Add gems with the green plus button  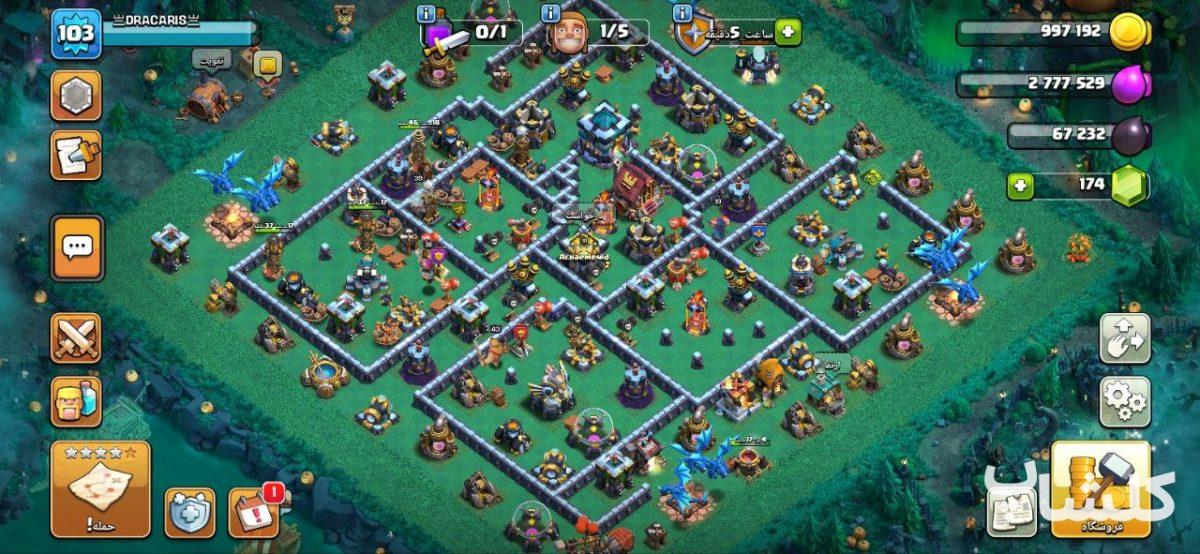tap(1019, 185)
